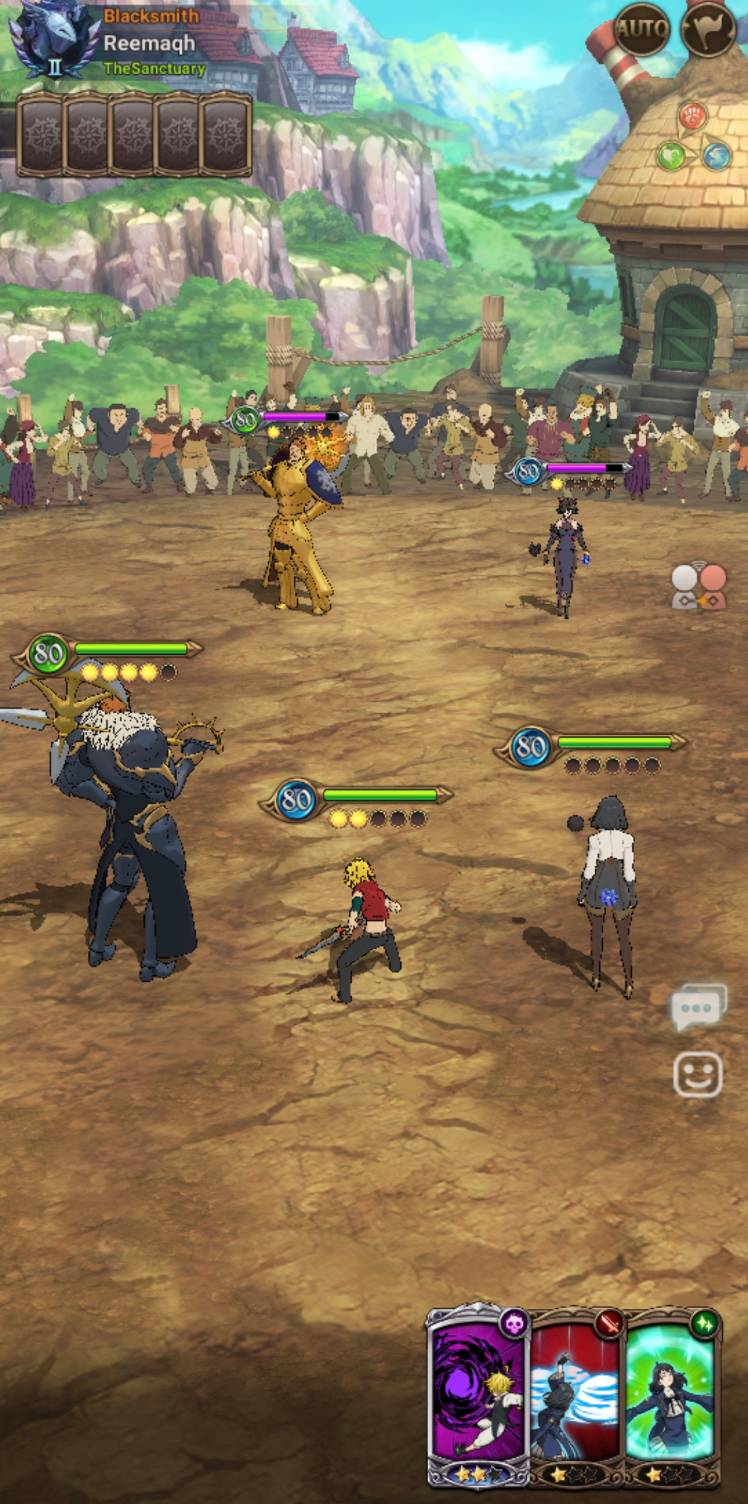748x1504 pixels.
Task: Open the smiley emote menu
Action: click(x=698, y=1076)
